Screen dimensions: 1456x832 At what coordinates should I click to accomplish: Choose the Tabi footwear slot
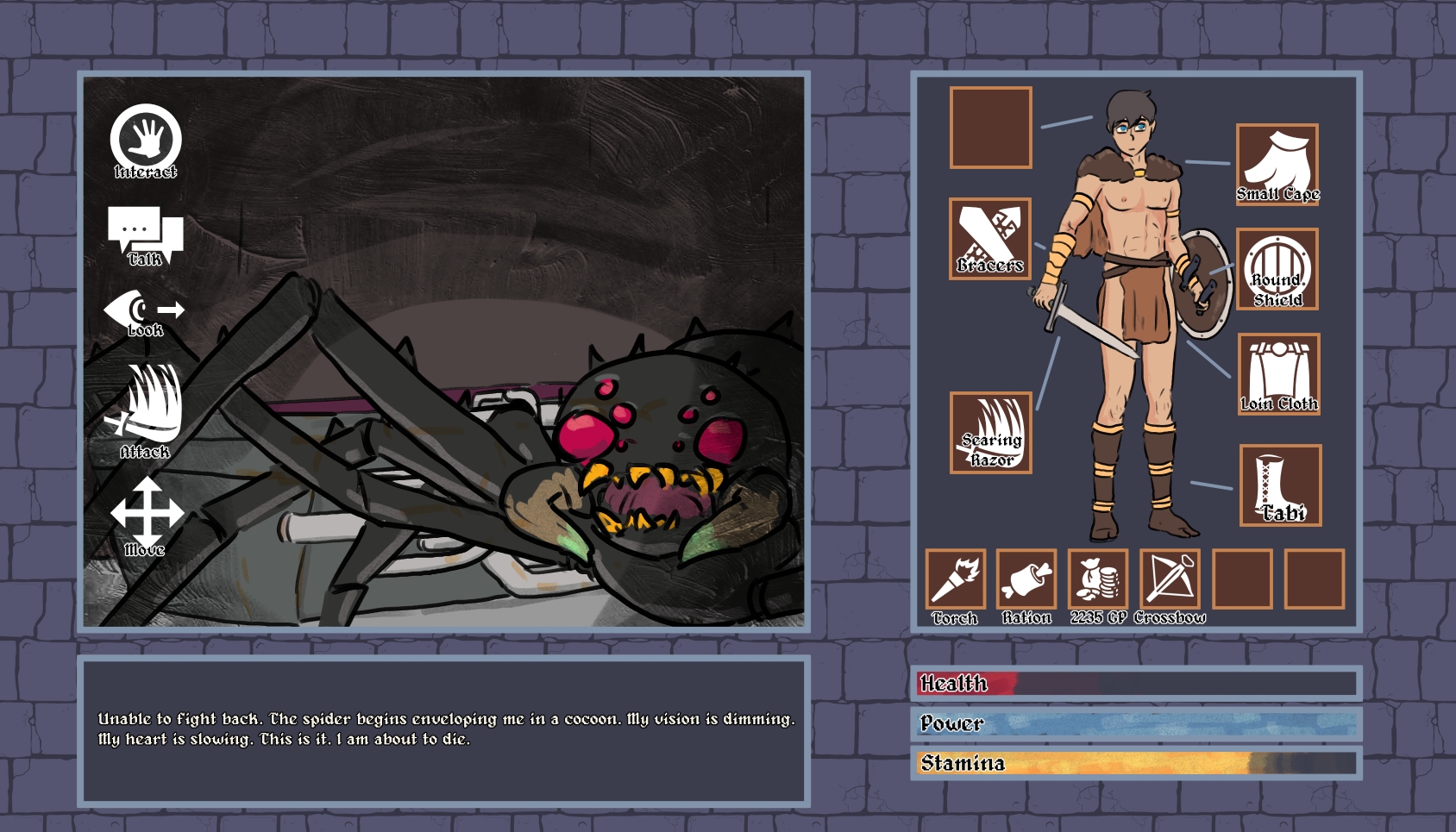(x=1280, y=485)
